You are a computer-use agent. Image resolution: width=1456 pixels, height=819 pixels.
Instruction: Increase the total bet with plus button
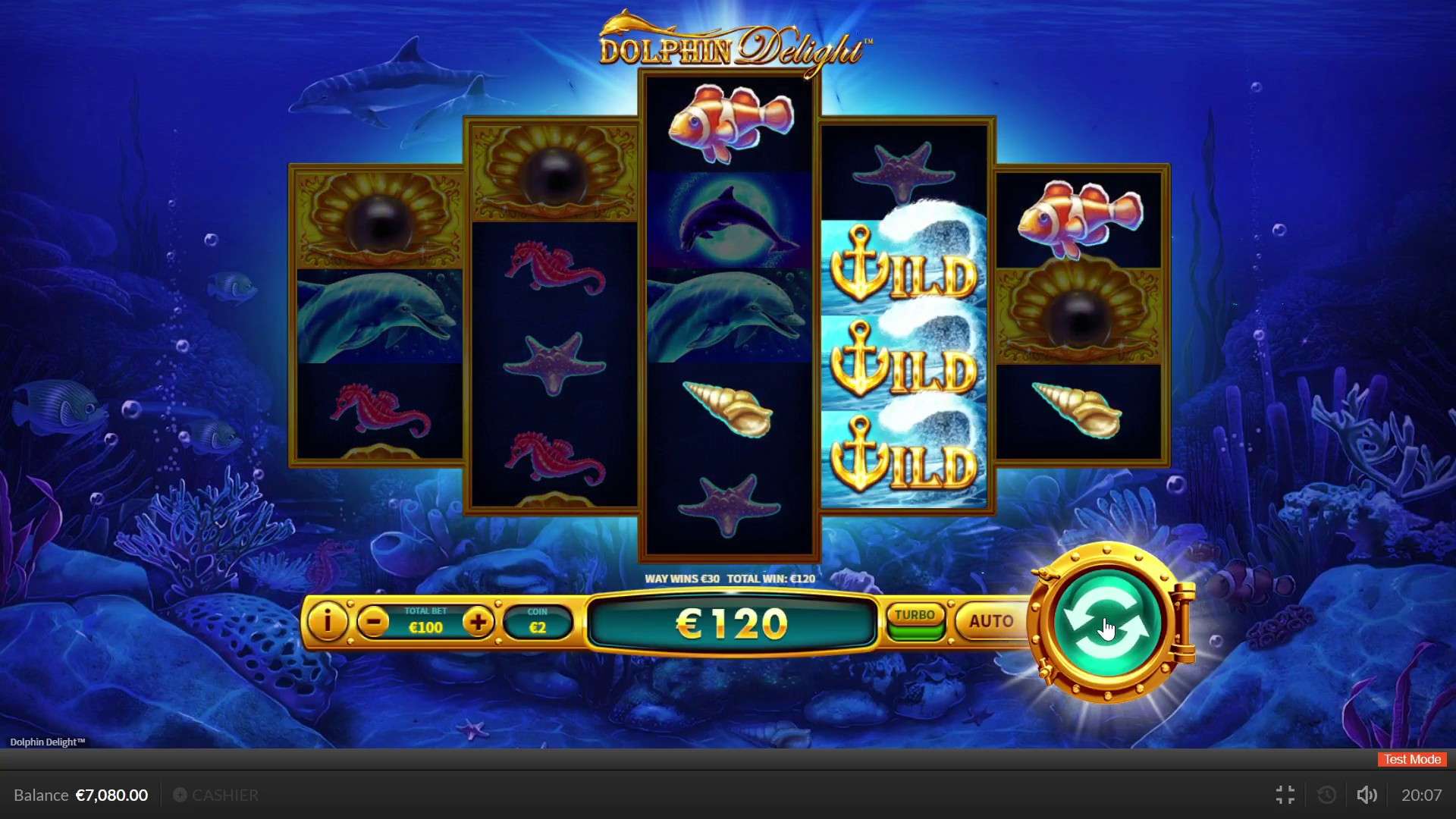(x=479, y=620)
